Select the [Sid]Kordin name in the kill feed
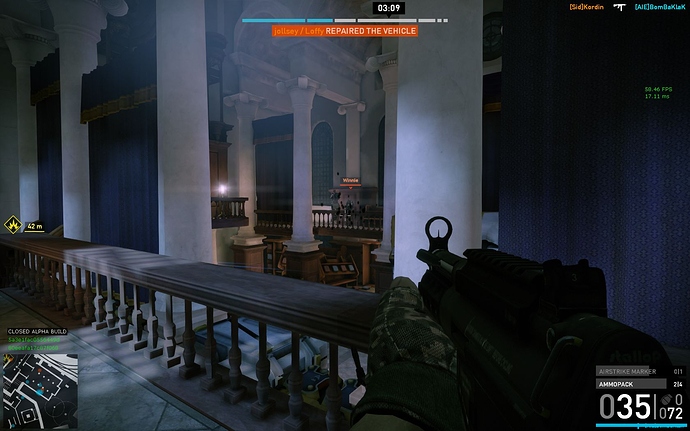 (587, 7)
